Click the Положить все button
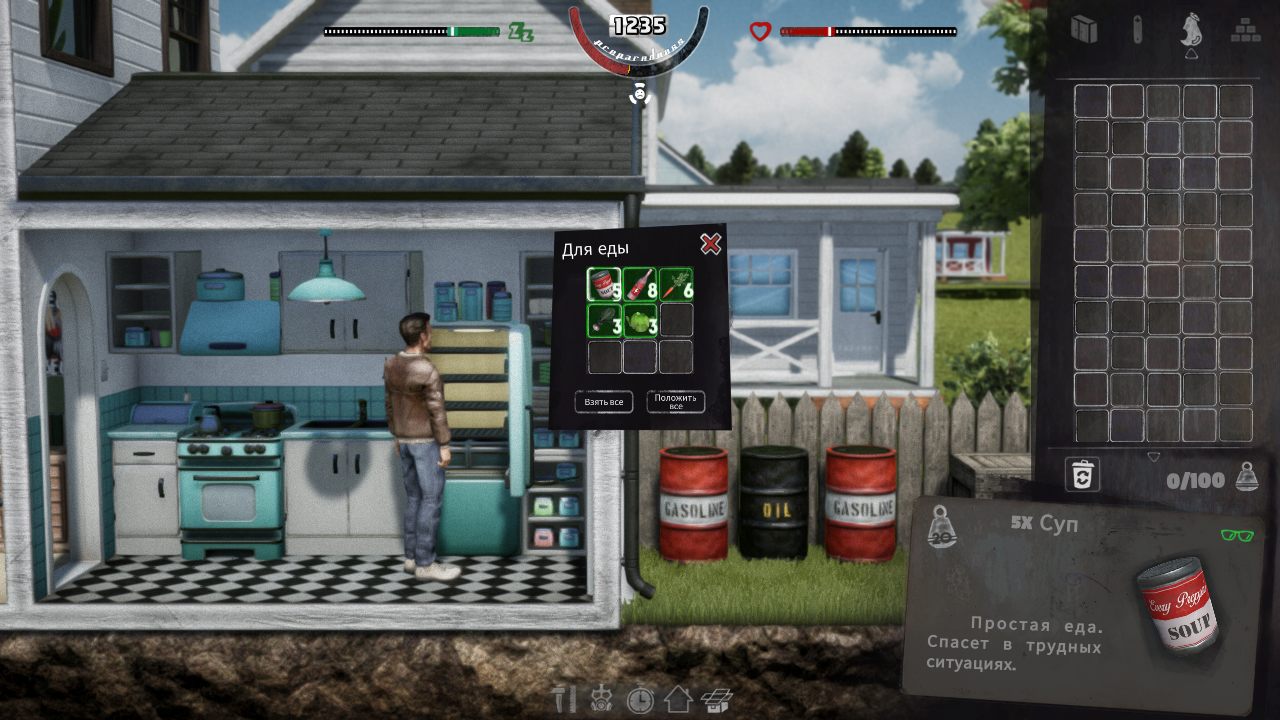The image size is (1280, 720). [676, 402]
